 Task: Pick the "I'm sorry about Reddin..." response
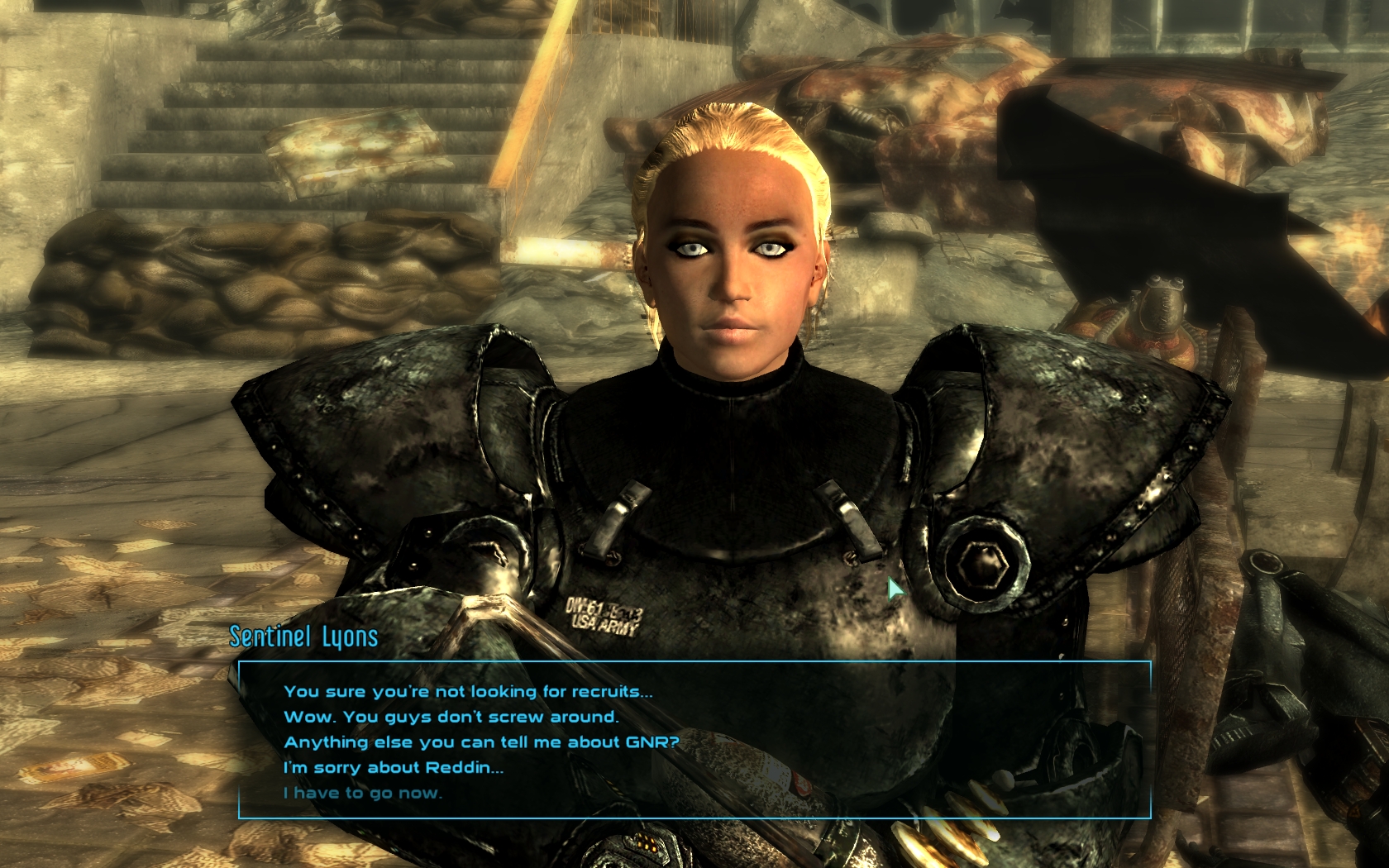coord(394,768)
